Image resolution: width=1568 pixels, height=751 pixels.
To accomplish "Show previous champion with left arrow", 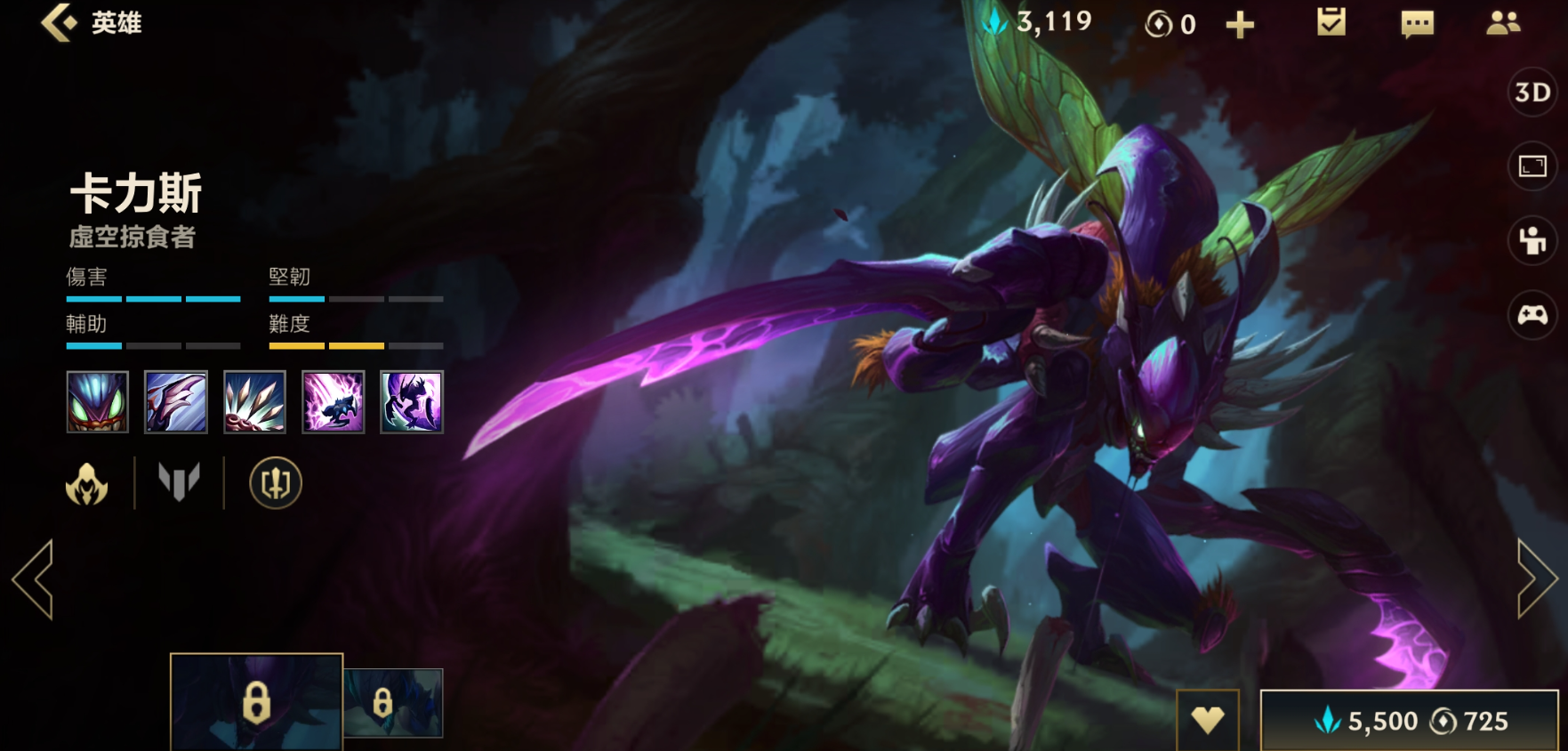I will pos(34,579).
